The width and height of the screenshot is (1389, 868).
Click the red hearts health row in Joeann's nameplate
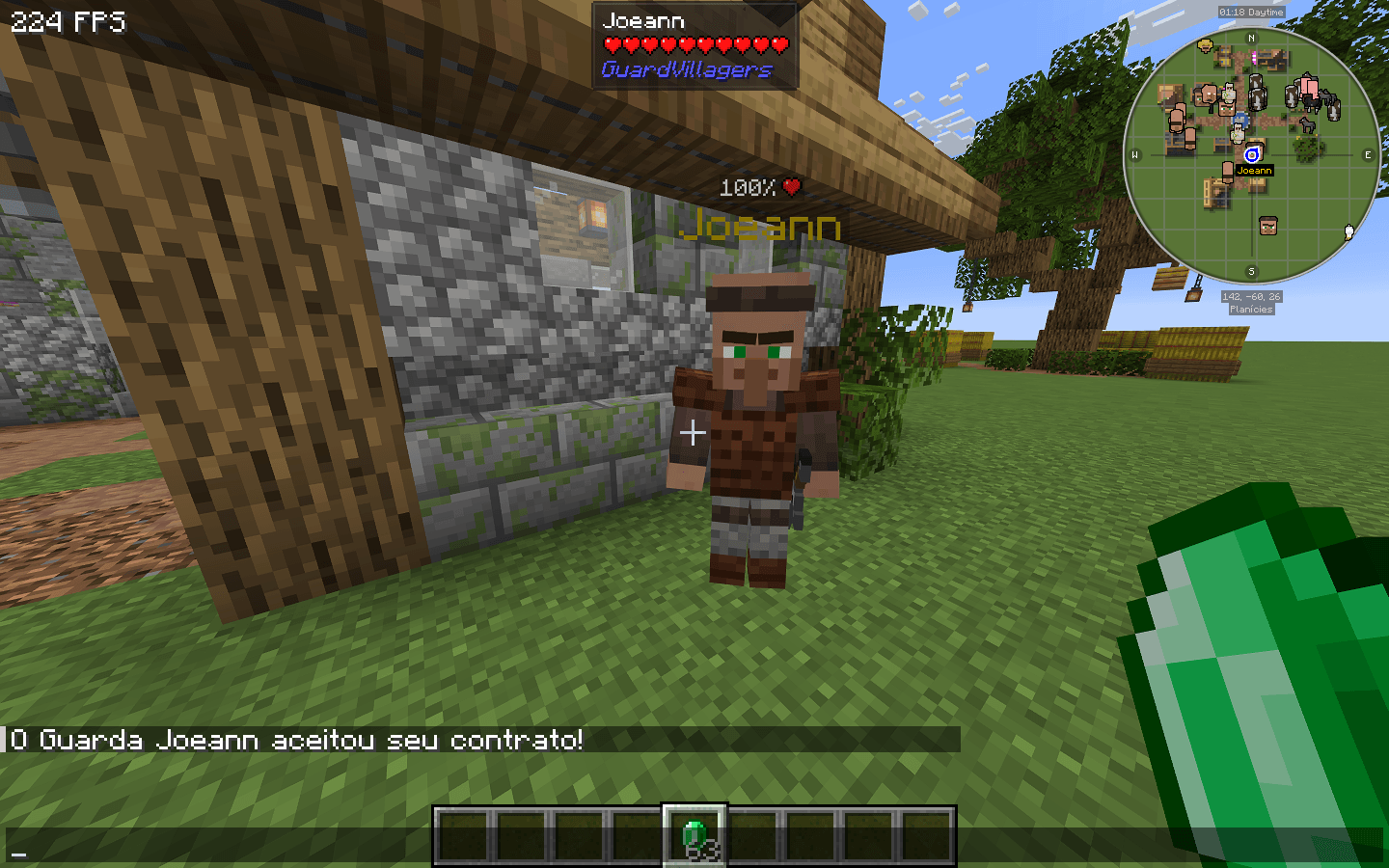(x=694, y=43)
